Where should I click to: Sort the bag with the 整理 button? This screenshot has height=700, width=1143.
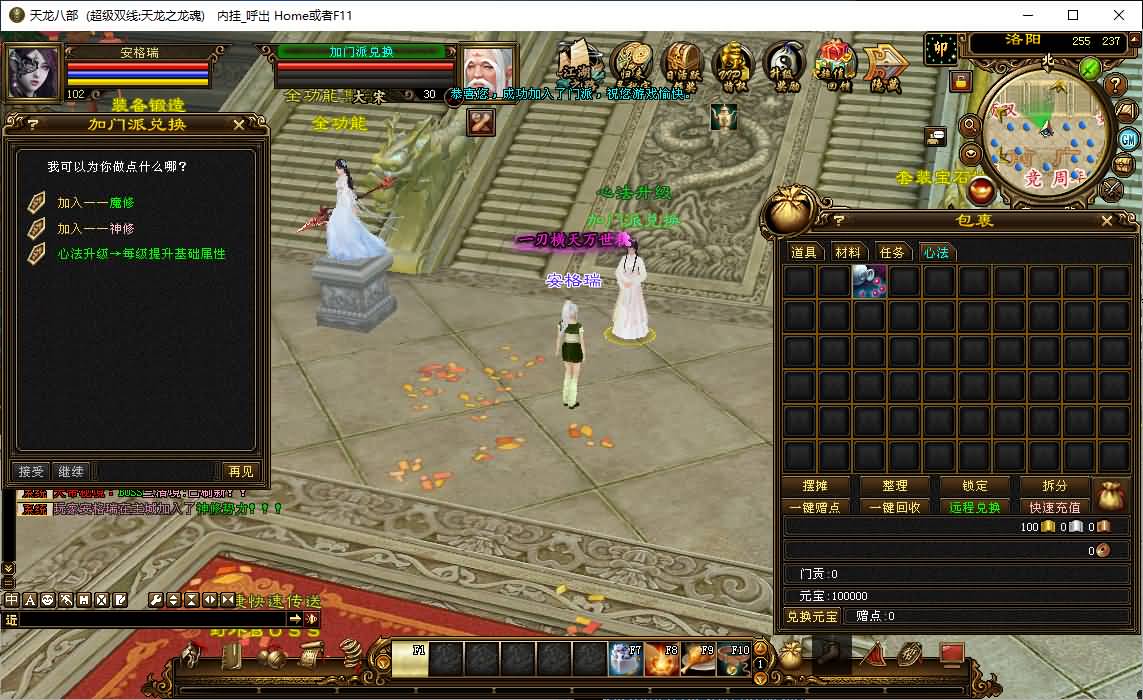tap(895, 486)
